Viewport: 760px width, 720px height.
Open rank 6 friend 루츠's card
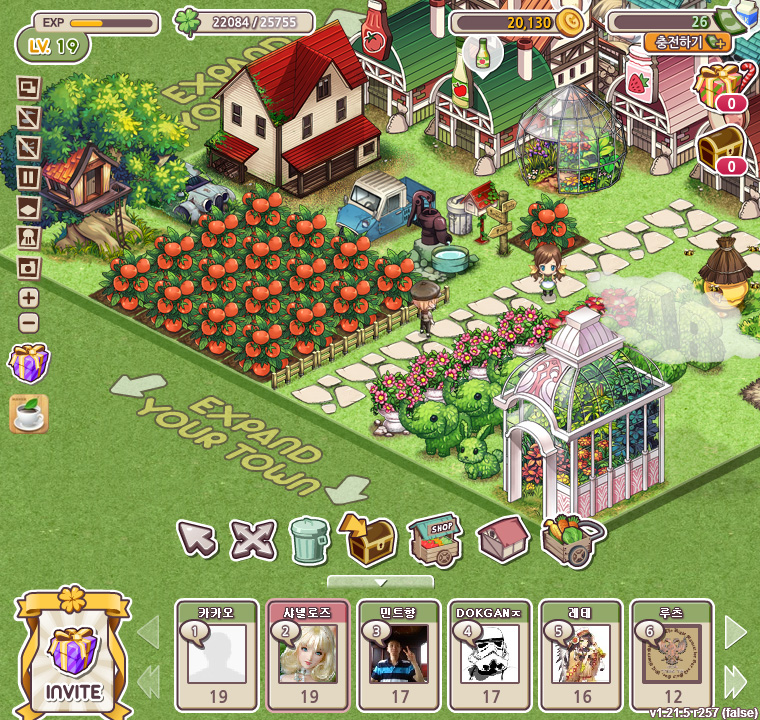pos(671,654)
